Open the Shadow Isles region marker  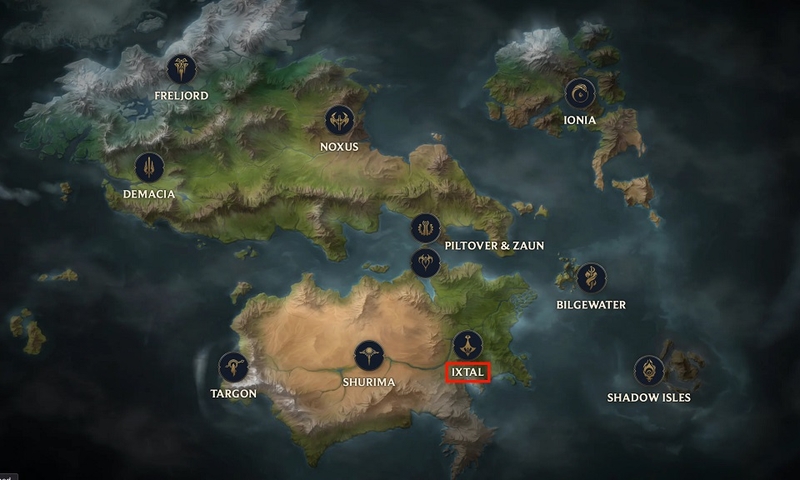[x=649, y=371]
